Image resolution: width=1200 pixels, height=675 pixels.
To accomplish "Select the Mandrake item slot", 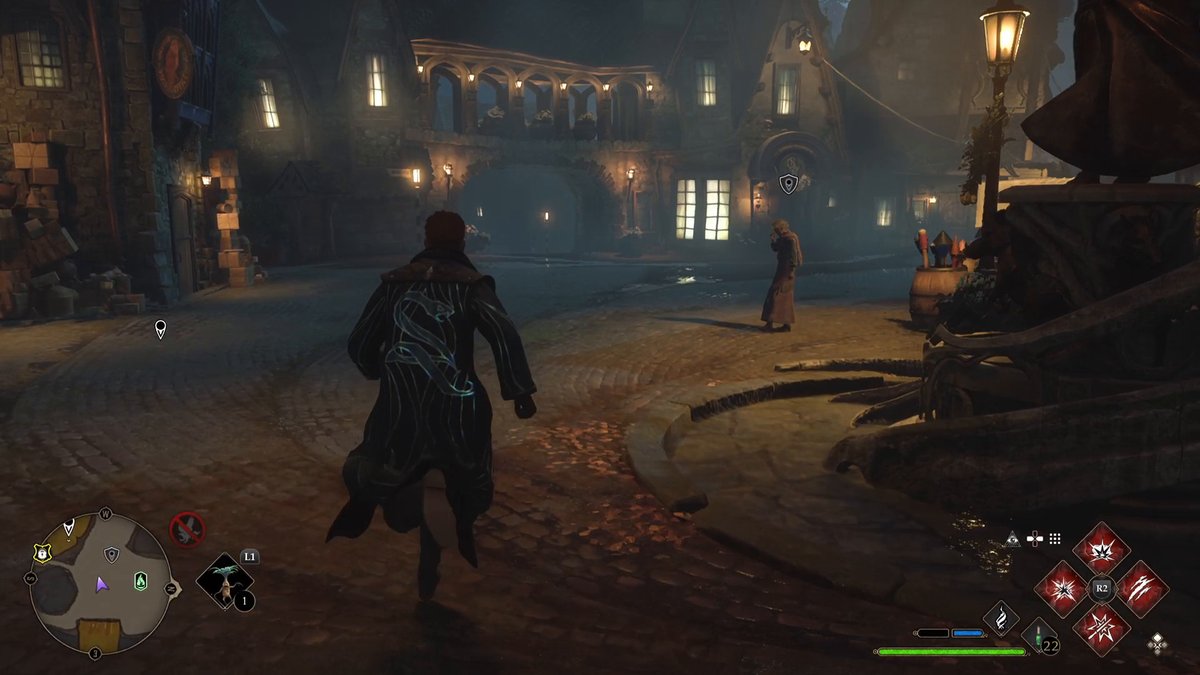I will tap(224, 582).
